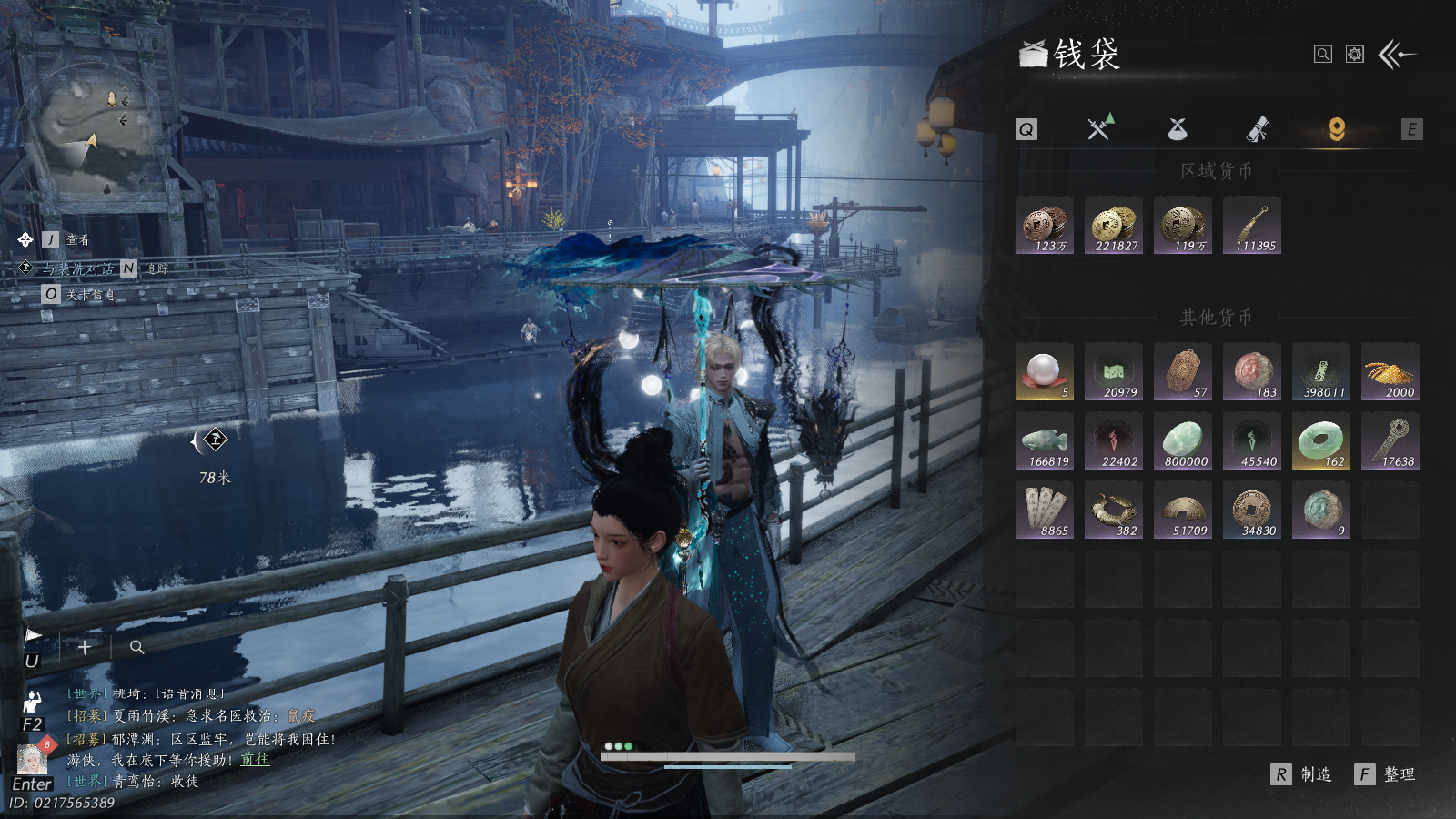
Task: Close the 钱袋 panel with the back arrow
Action: tap(1398, 55)
